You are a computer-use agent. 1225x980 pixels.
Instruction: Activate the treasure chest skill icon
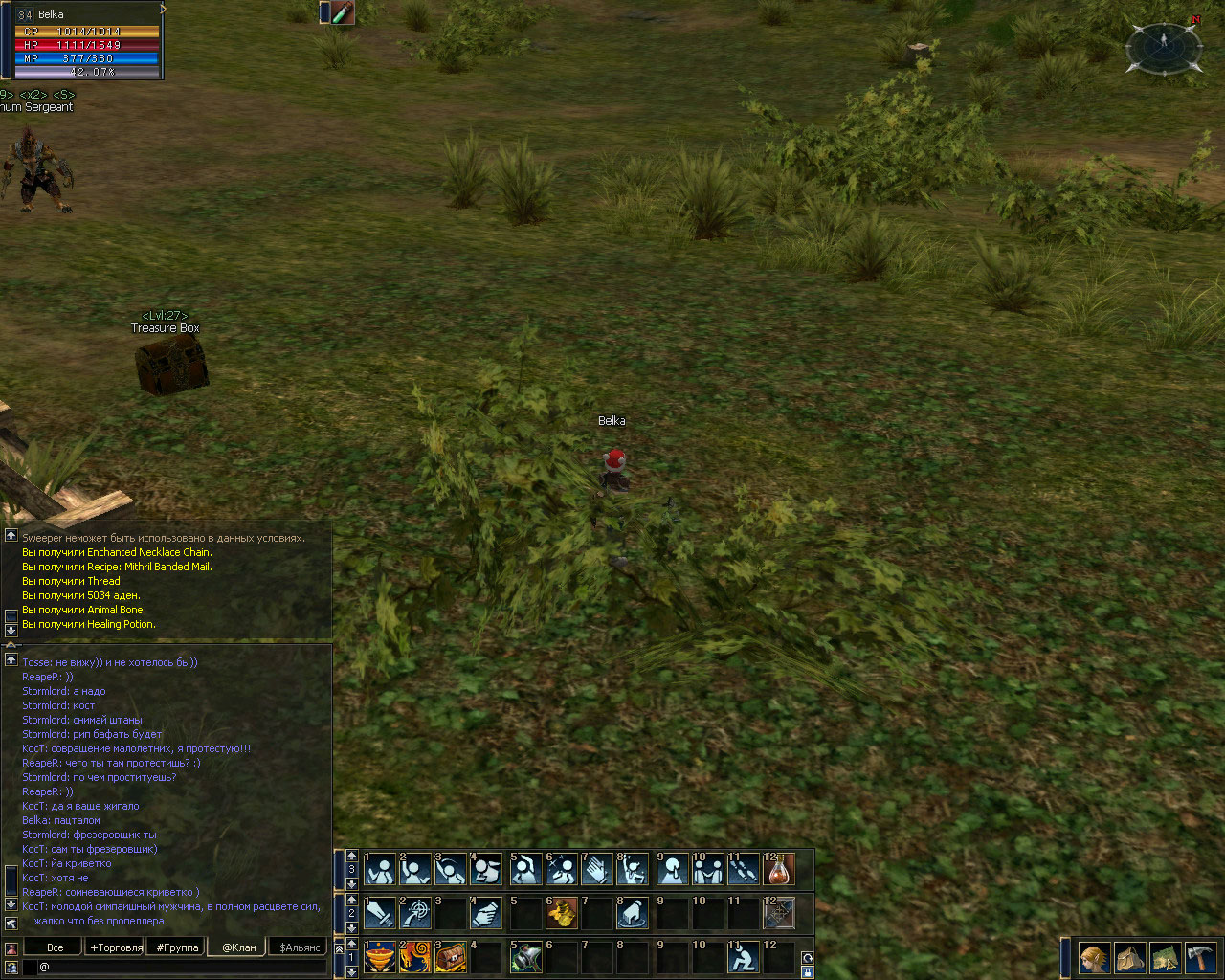[452, 957]
